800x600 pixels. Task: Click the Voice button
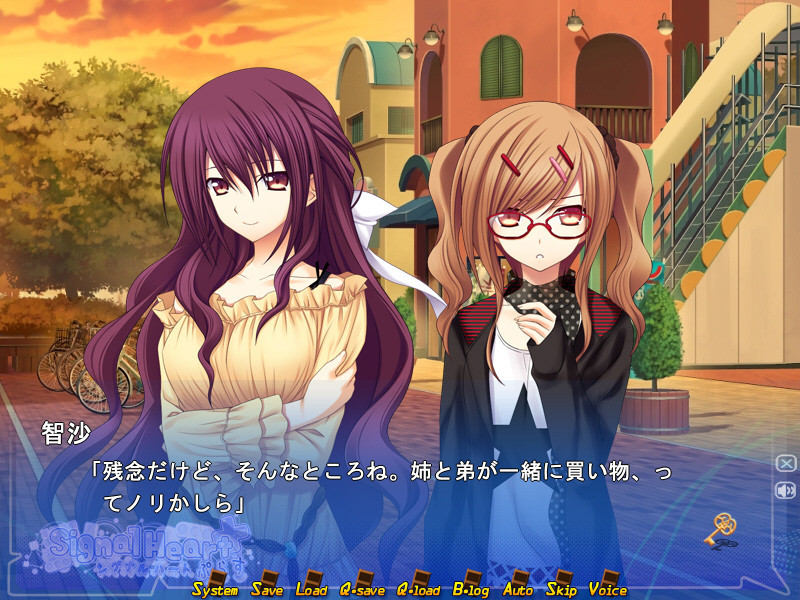point(608,588)
